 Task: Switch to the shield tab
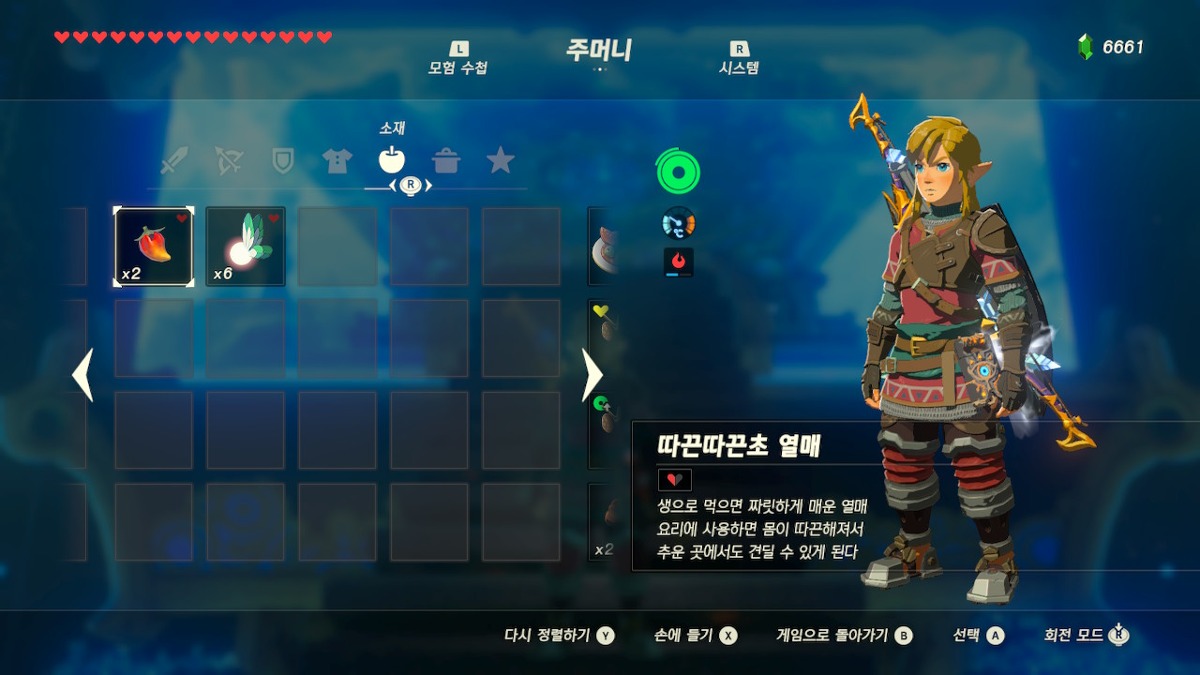[x=283, y=161]
